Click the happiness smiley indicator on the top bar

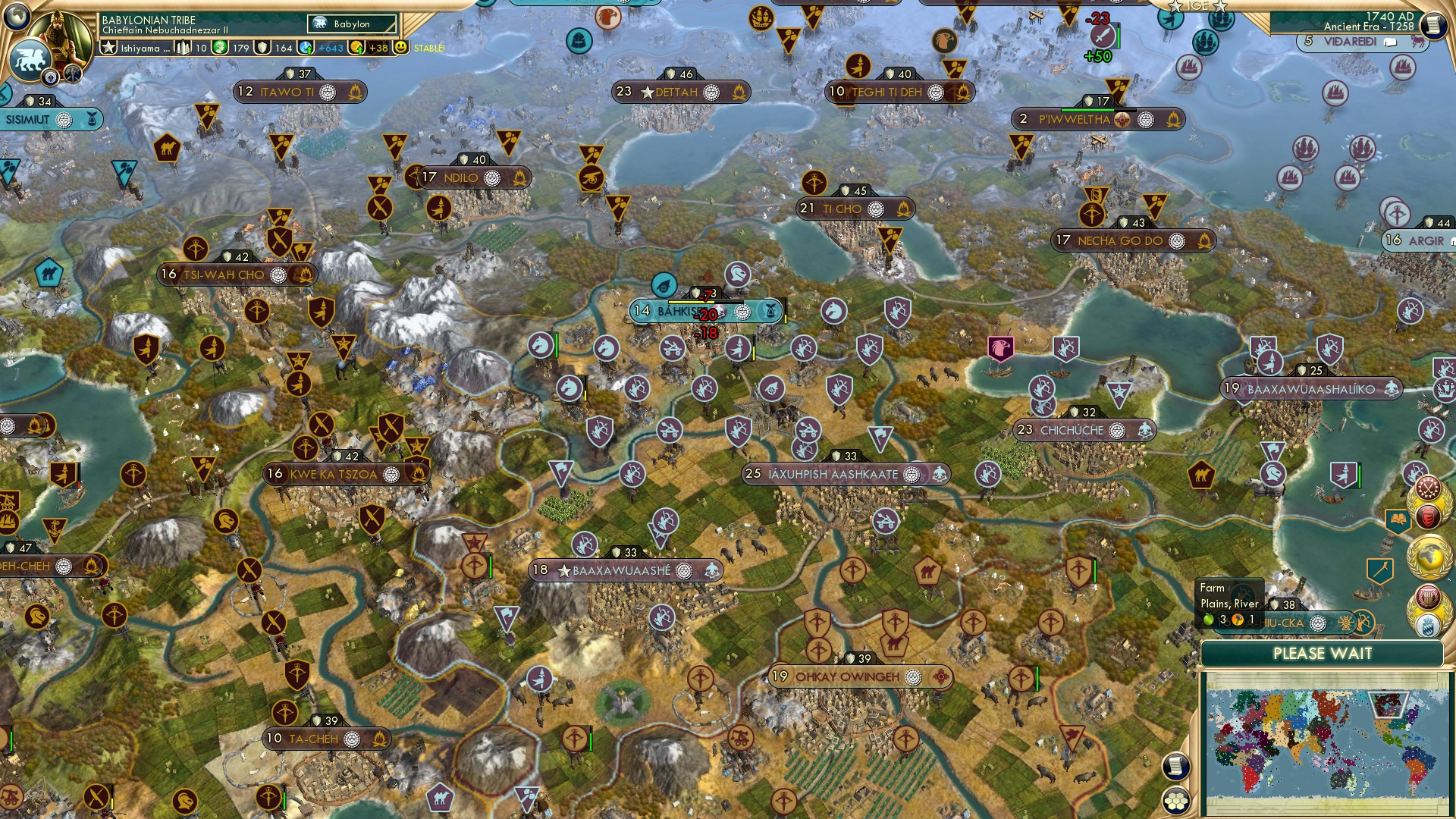tap(399, 48)
